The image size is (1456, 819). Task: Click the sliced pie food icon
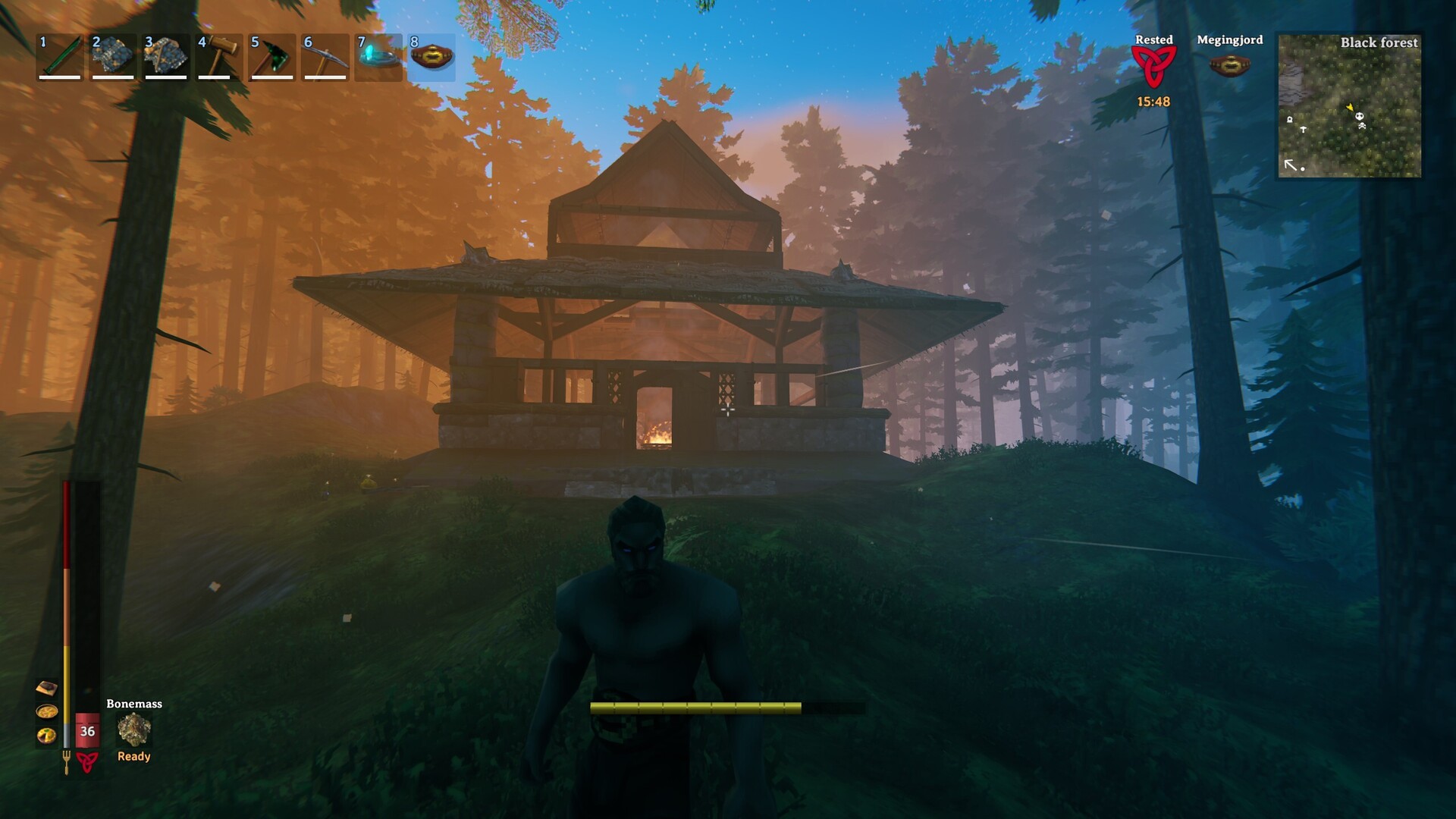click(x=46, y=735)
